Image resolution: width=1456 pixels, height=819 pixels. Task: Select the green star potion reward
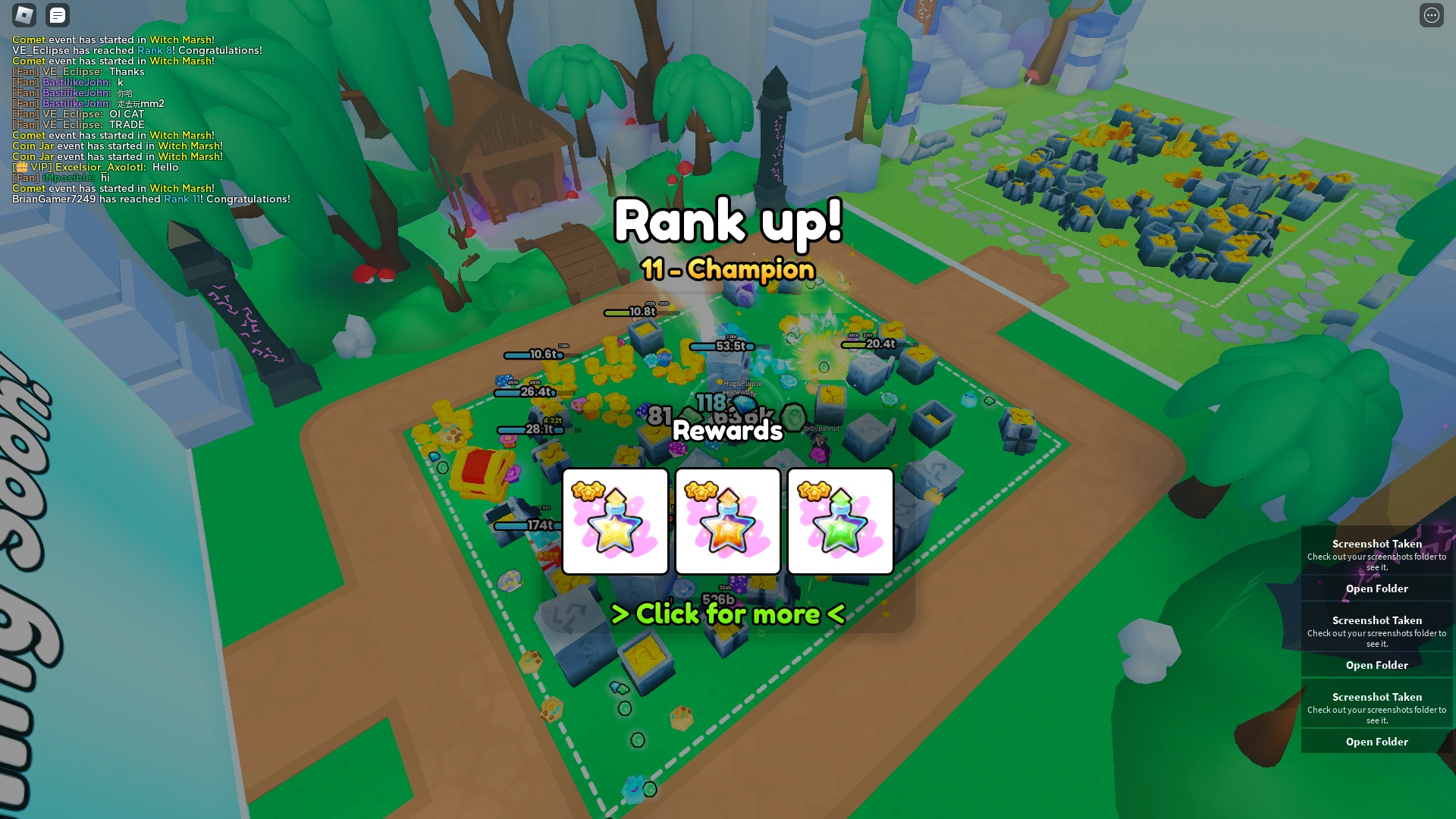tap(841, 521)
